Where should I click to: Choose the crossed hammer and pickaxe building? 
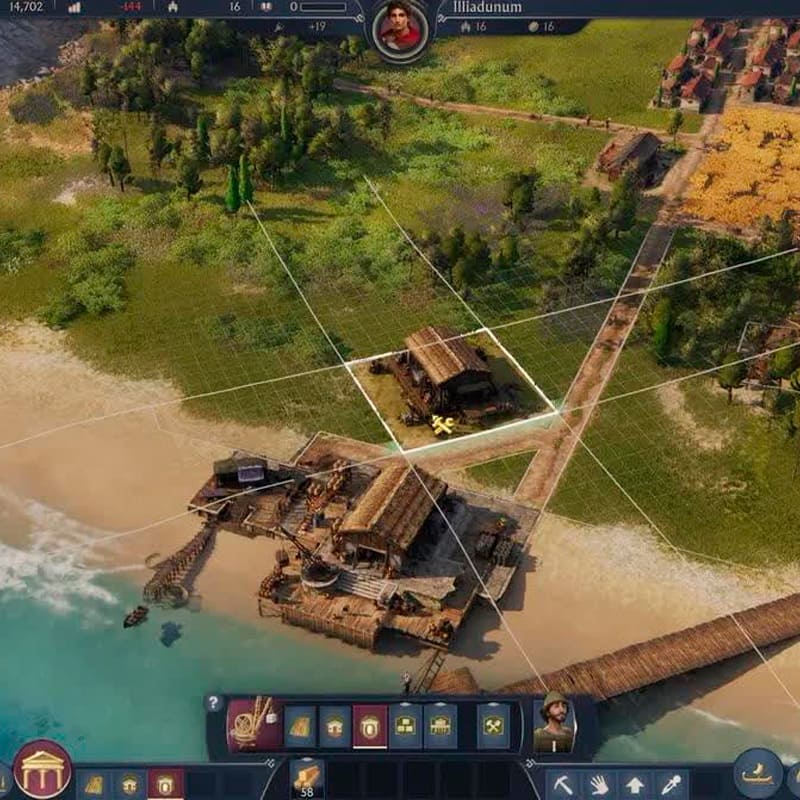[x=493, y=726]
